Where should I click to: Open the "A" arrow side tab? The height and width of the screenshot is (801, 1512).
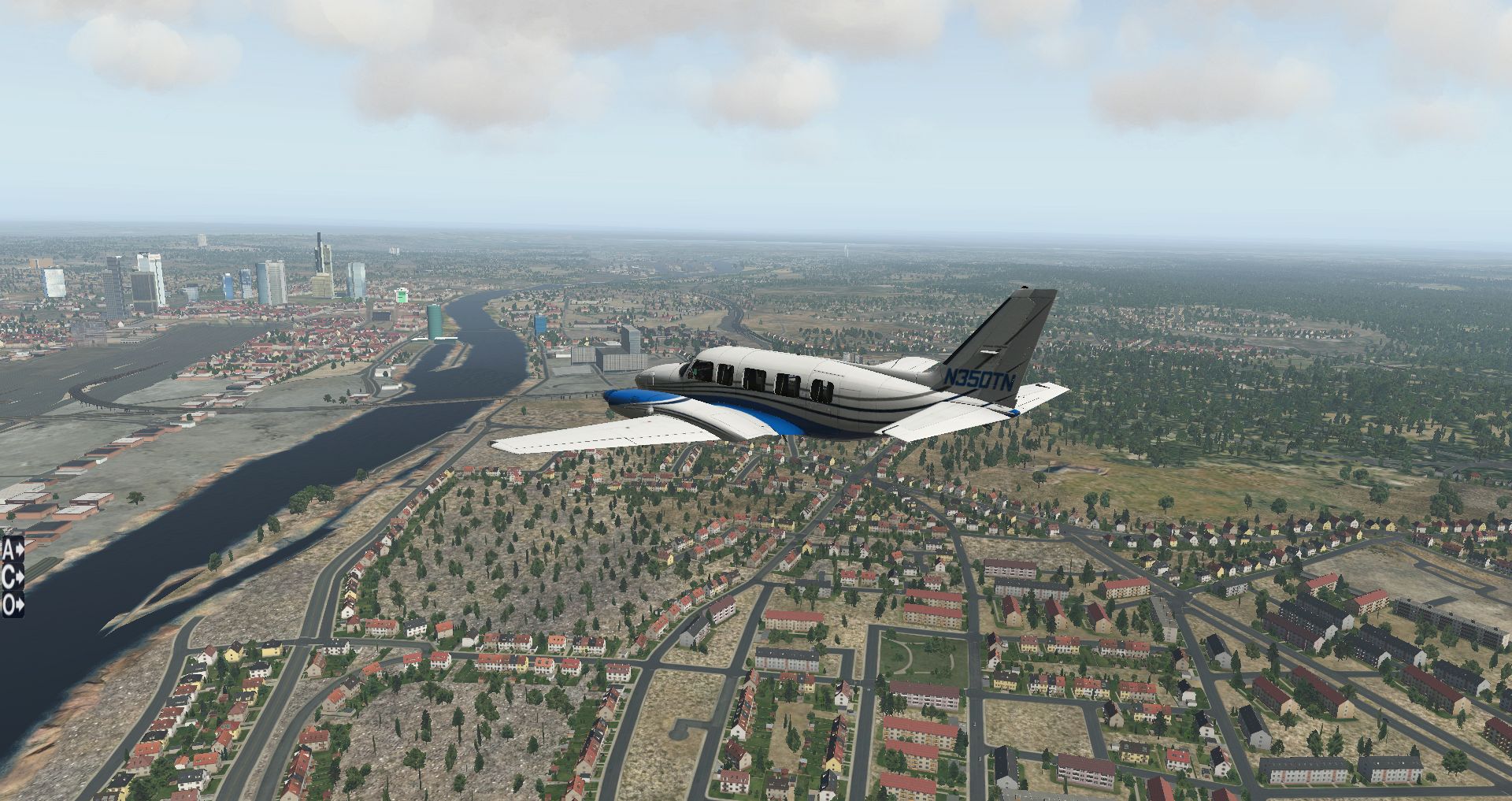pyautogui.click(x=12, y=548)
